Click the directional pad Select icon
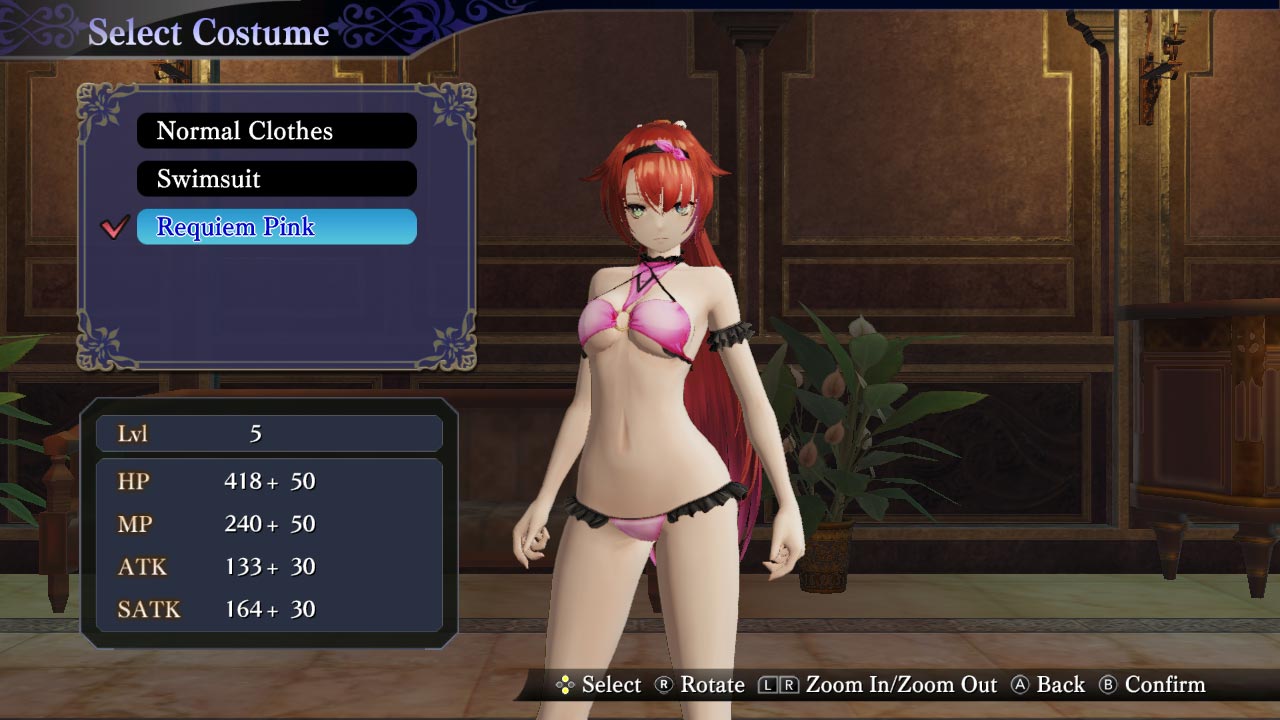This screenshot has width=1280, height=720. point(567,685)
